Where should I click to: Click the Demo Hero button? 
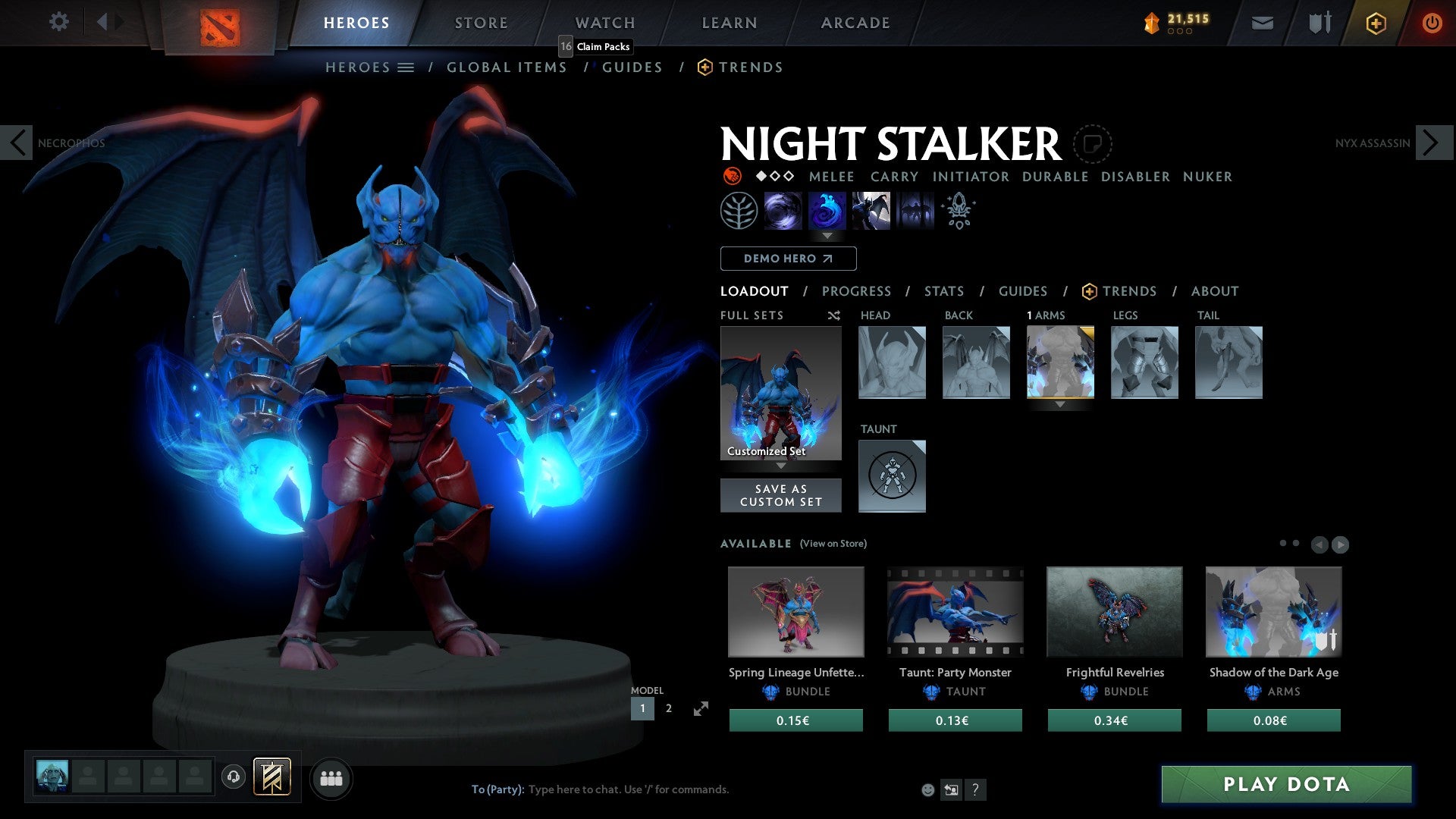pyautogui.click(x=787, y=259)
